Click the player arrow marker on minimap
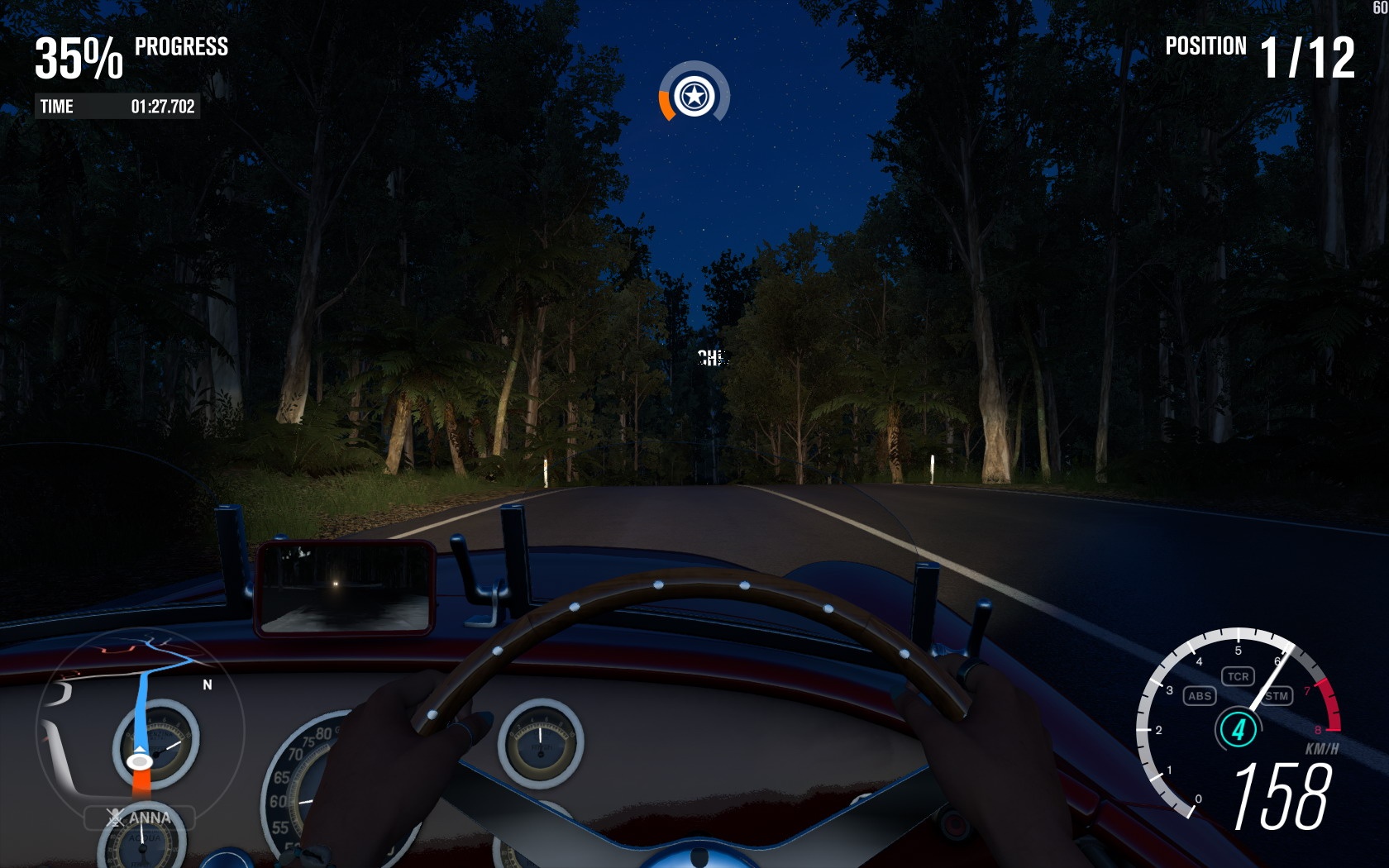Viewport: 1389px width, 868px height. pos(139,760)
